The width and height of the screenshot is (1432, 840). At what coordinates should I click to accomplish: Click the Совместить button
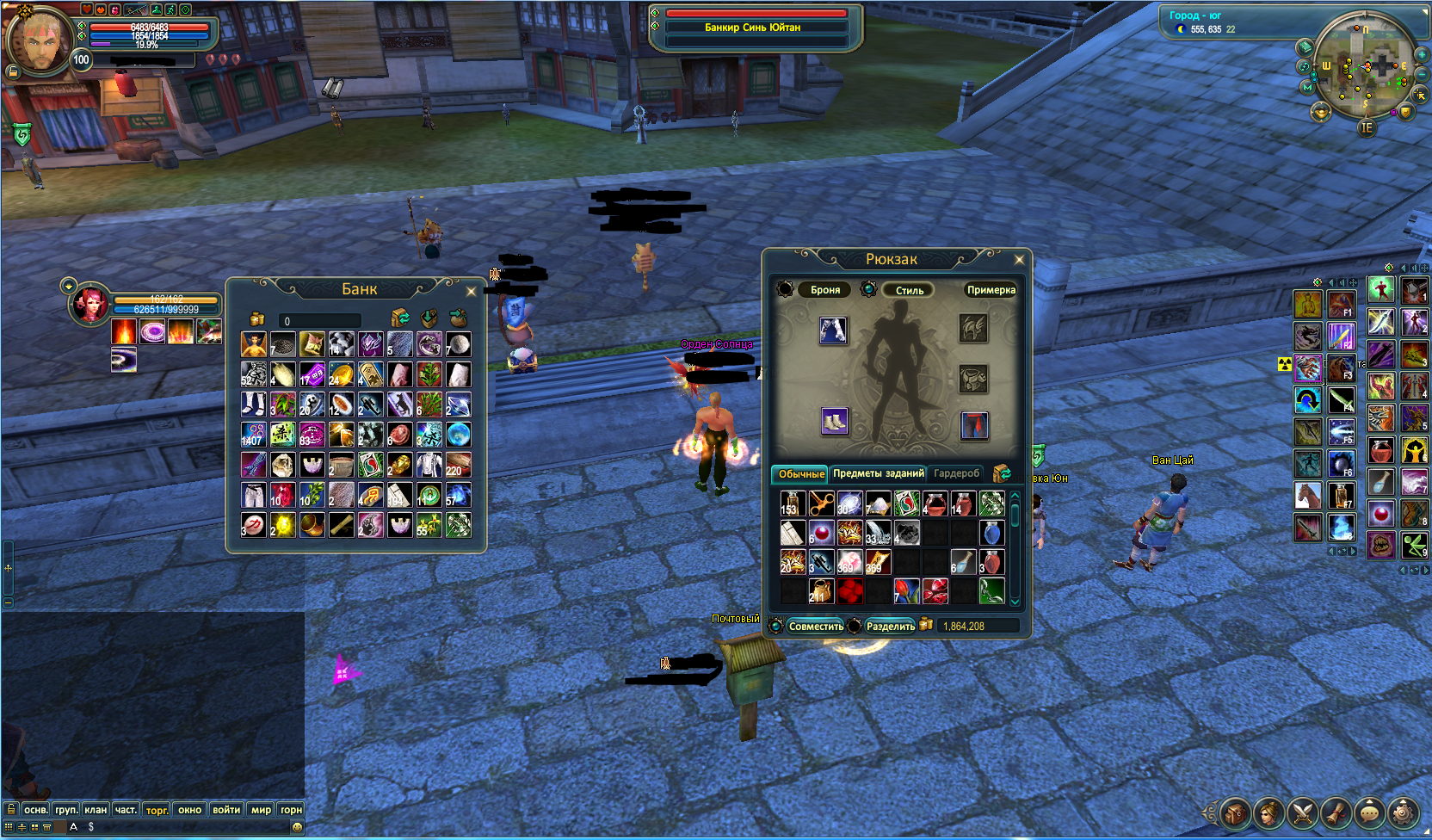pos(815,627)
